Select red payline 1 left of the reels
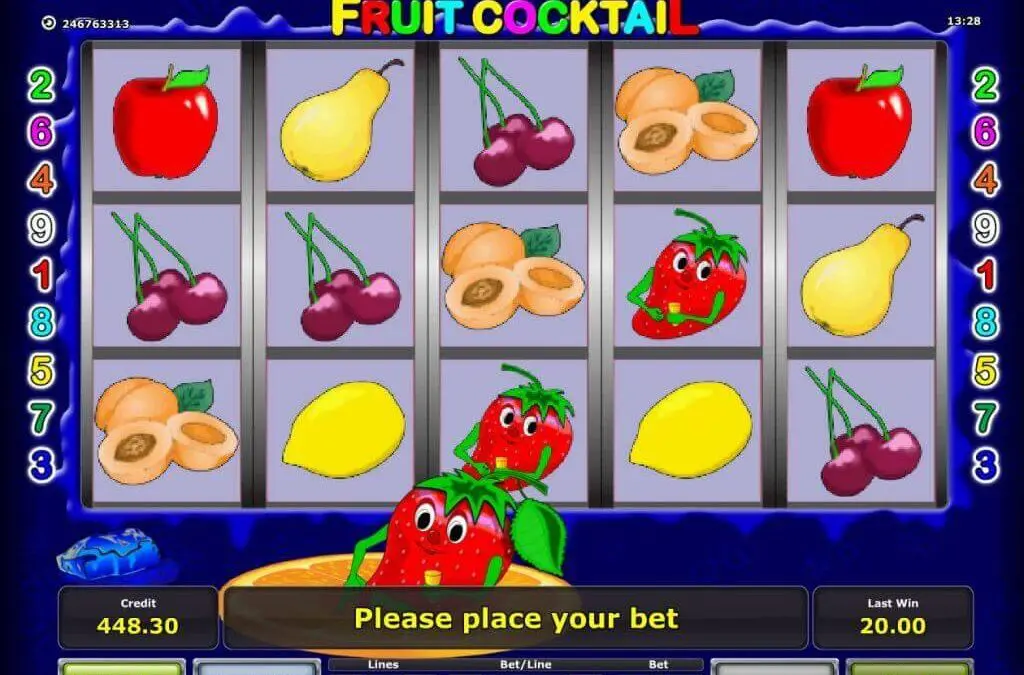 pos(41,275)
